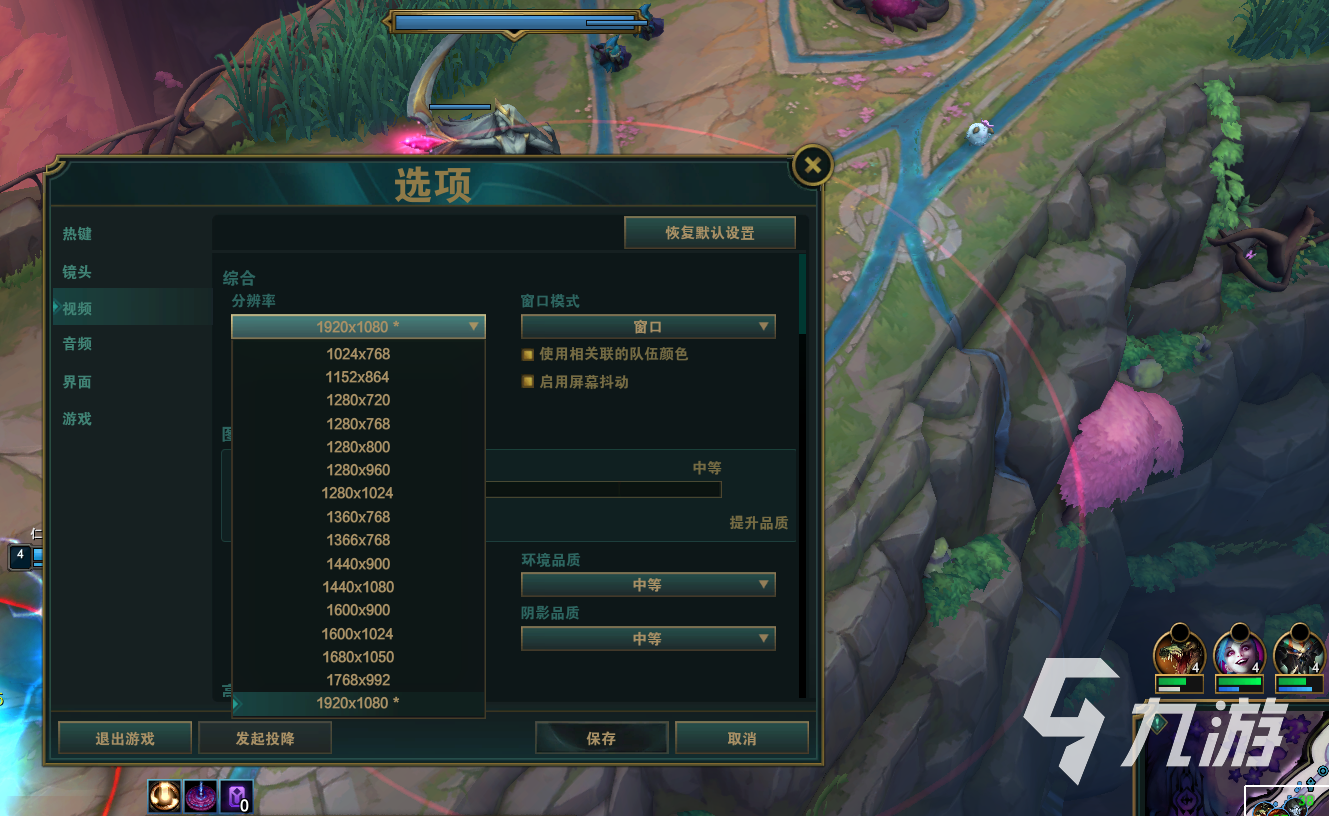The height and width of the screenshot is (816, 1329).
Task: Open the 环境品质 environment quality dropdown
Action: pos(648,585)
